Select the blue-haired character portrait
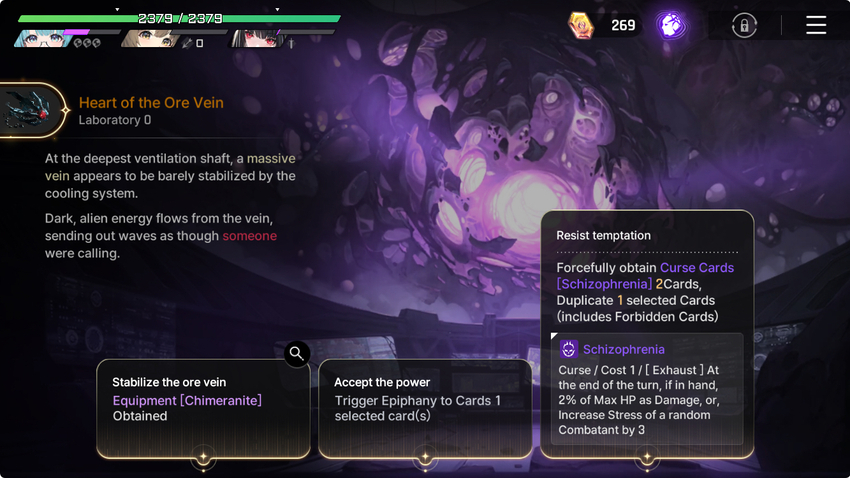This screenshot has width=850, height=478. click(40, 38)
